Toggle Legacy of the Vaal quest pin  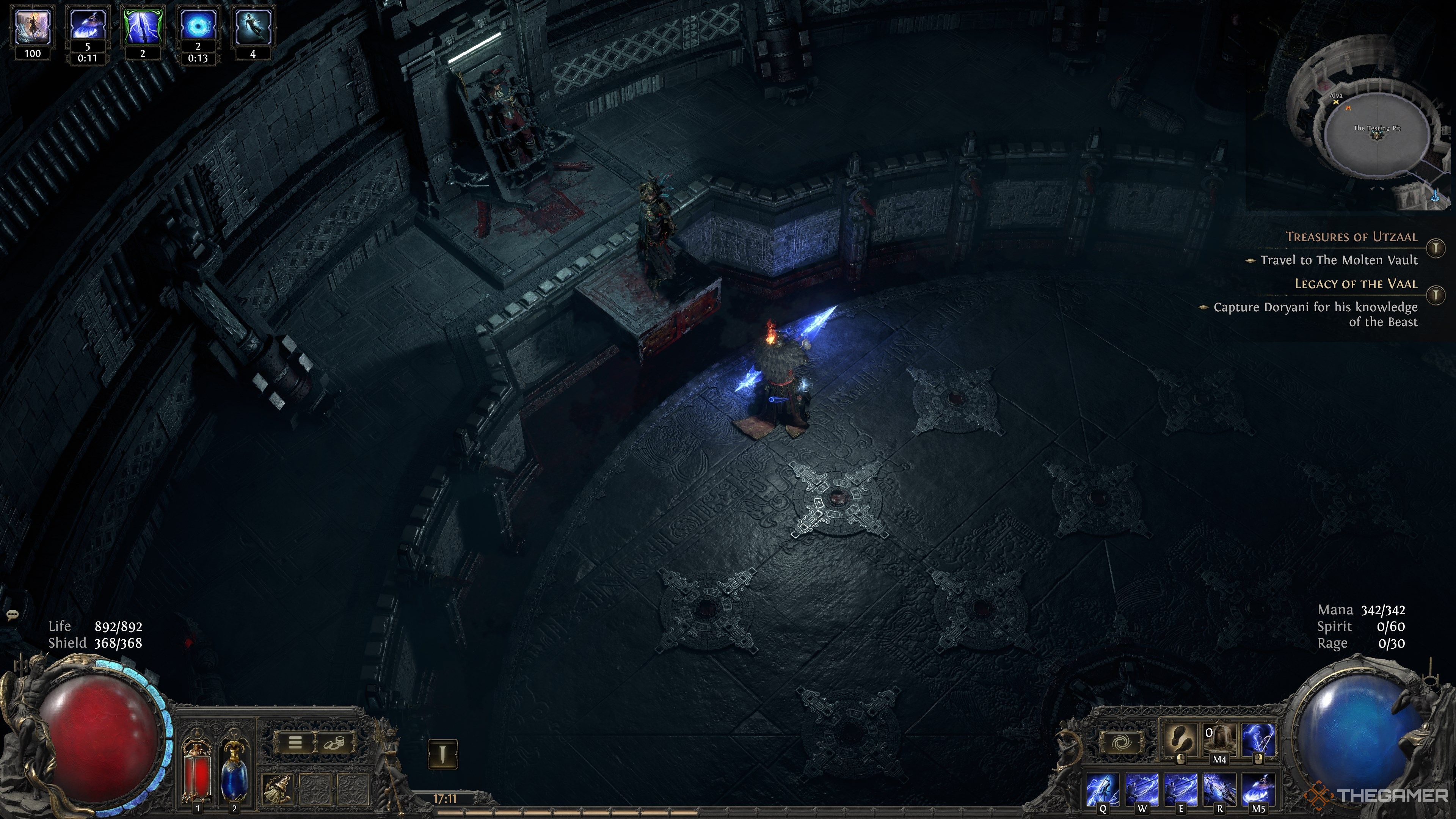click(x=1436, y=295)
